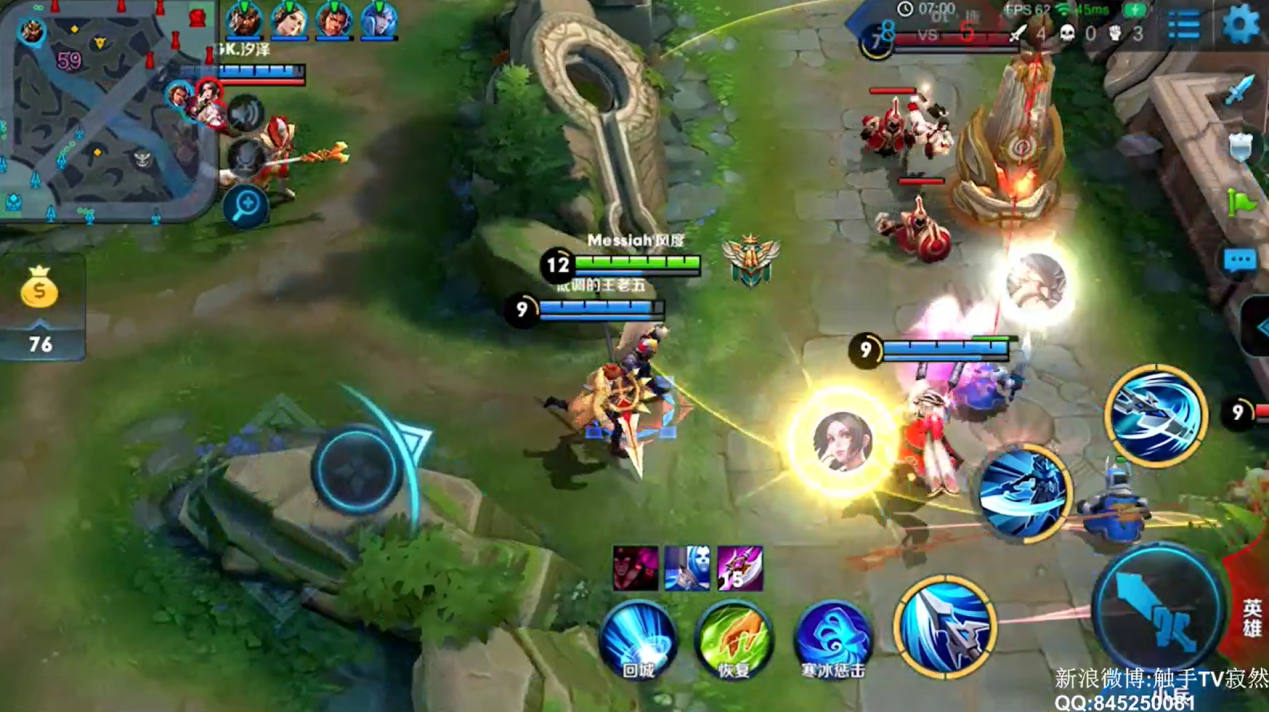
Task: Activate the dashing warrior skill
Action: click(1024, 493)
